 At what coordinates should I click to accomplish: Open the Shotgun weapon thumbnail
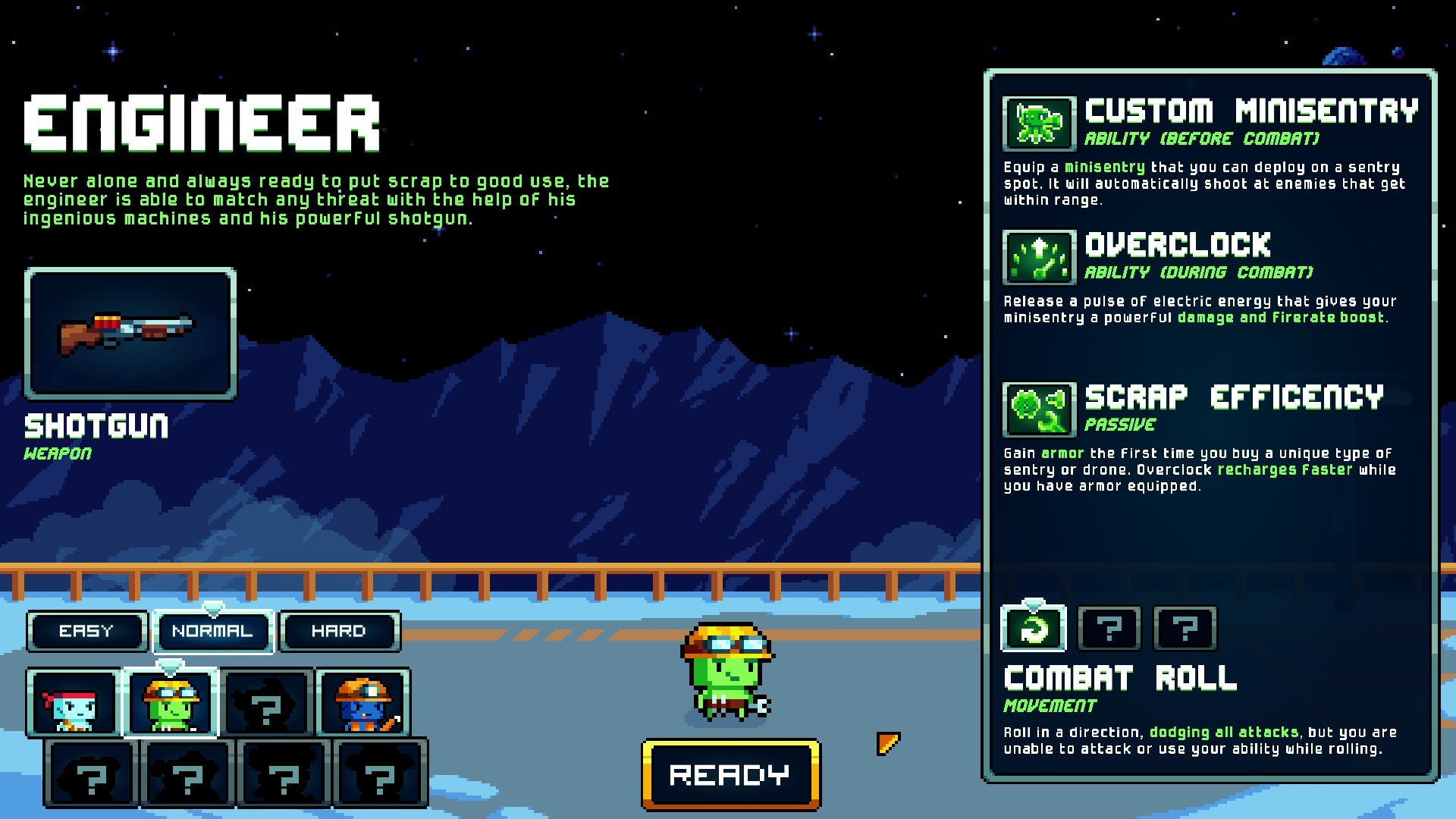[x=130, y=334]
